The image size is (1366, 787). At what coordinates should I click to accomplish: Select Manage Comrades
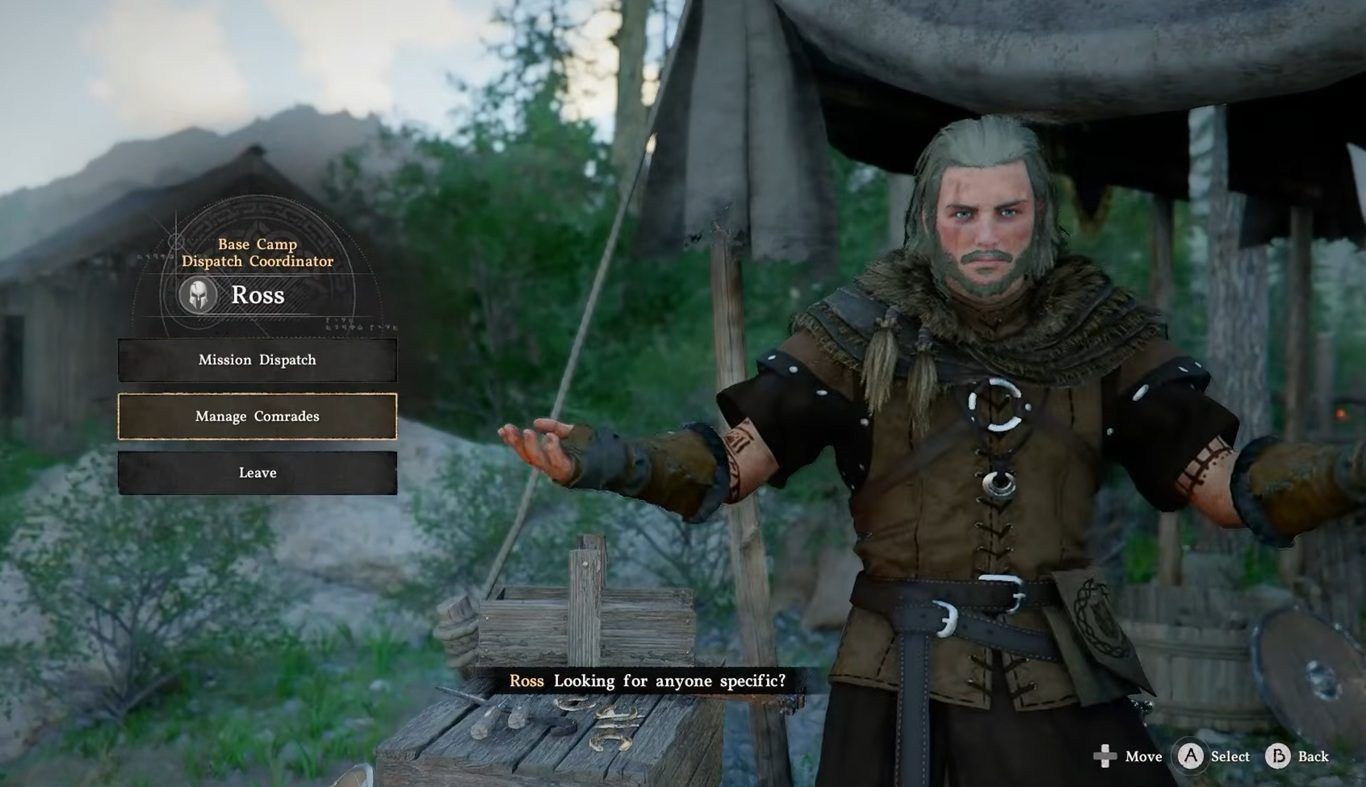[x=257, y=416]
